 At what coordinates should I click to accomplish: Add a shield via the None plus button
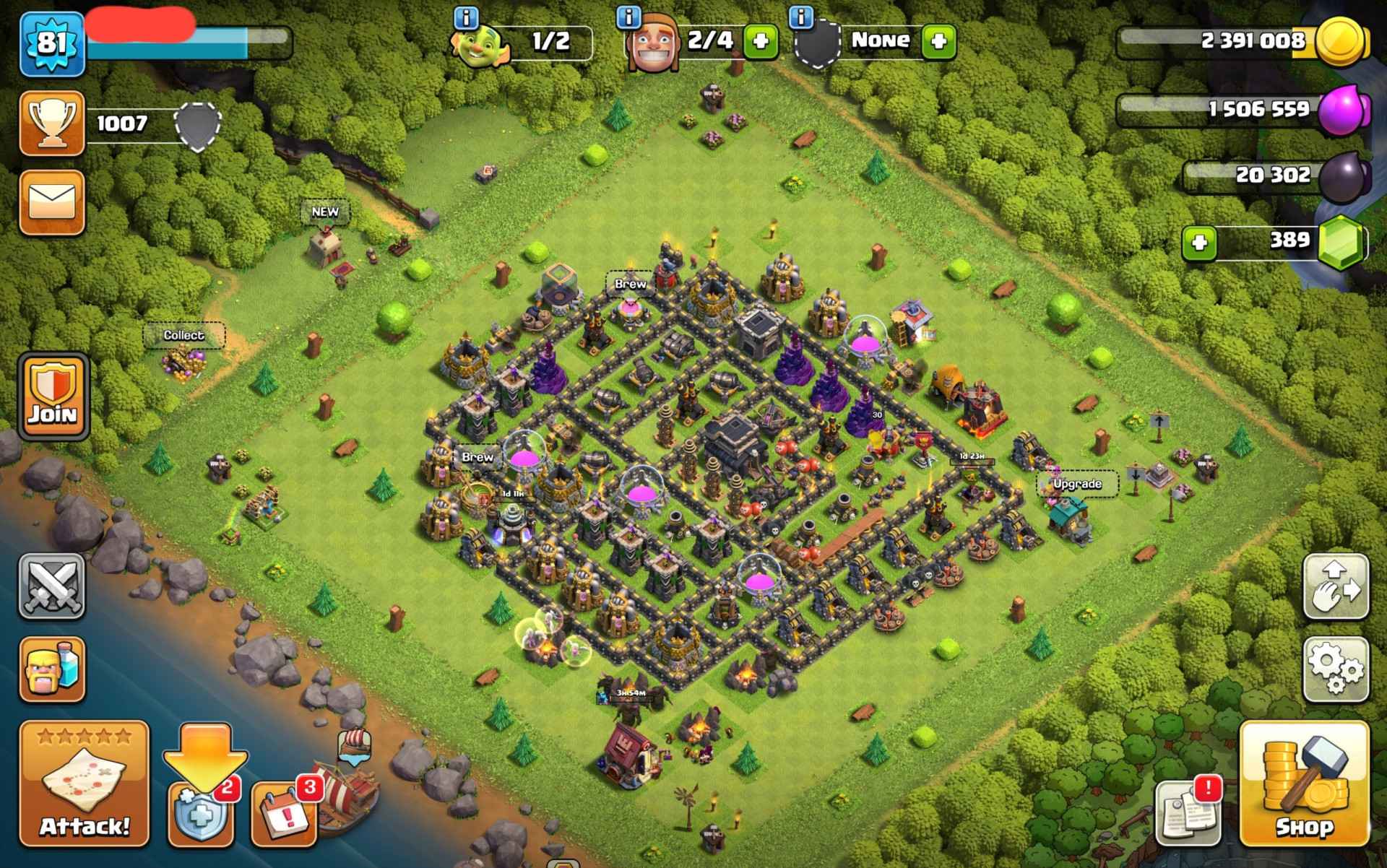click(938, 41)
